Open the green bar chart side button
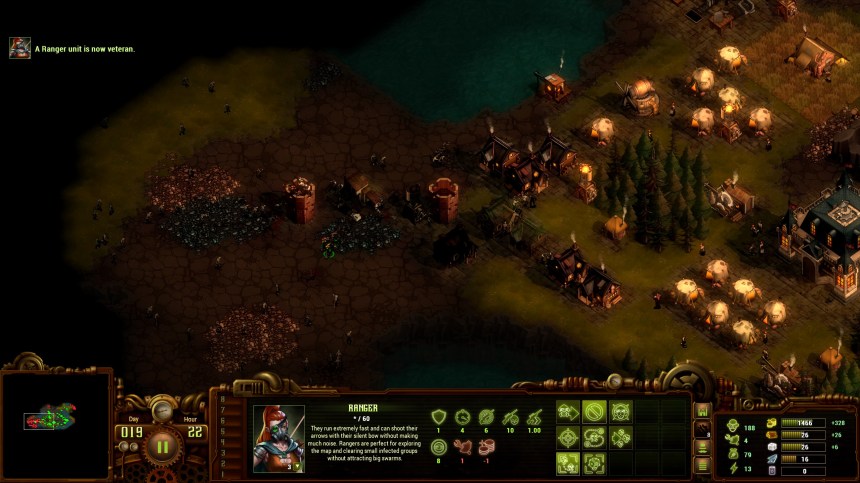 coord(702,410)
